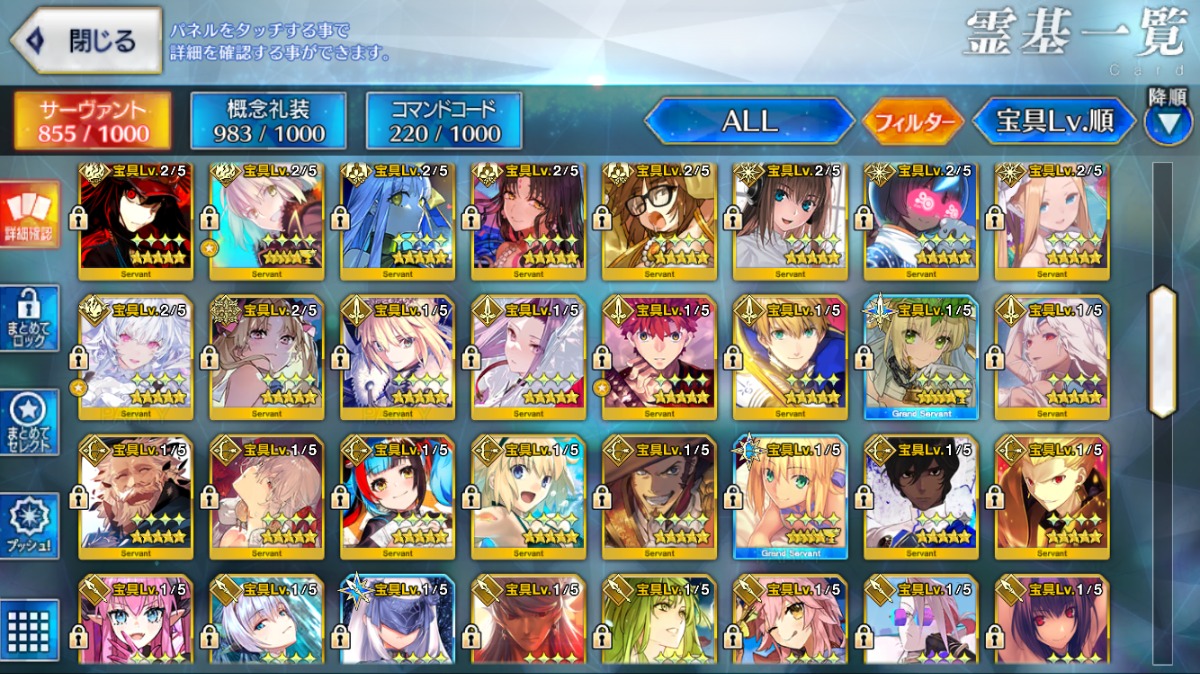Select the servant card with round glasses
The width and height of the screenshot is (1200, 674).
(x=659, y=220)
